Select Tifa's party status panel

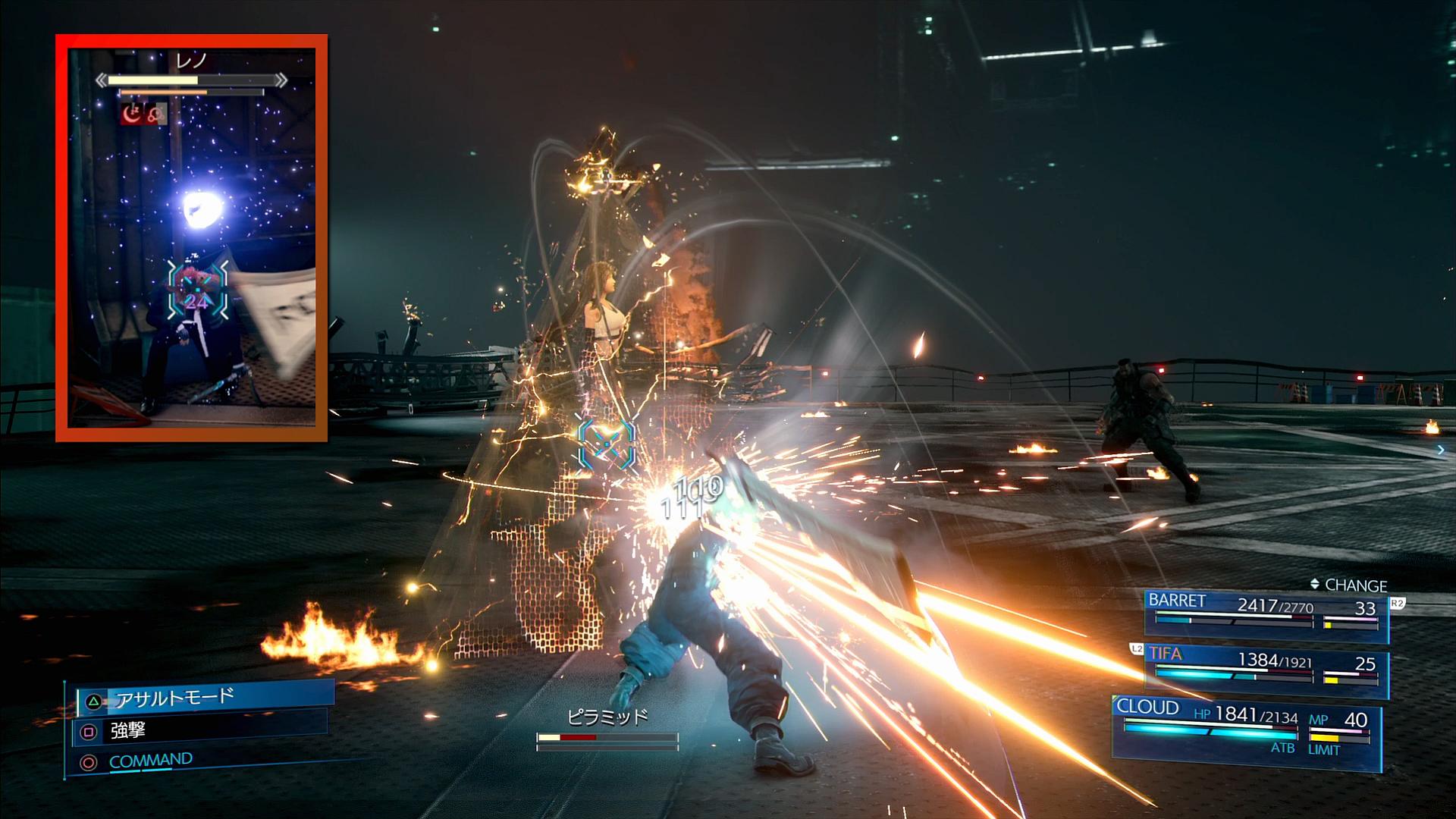pyautogui.click(x=1265, y=670)
